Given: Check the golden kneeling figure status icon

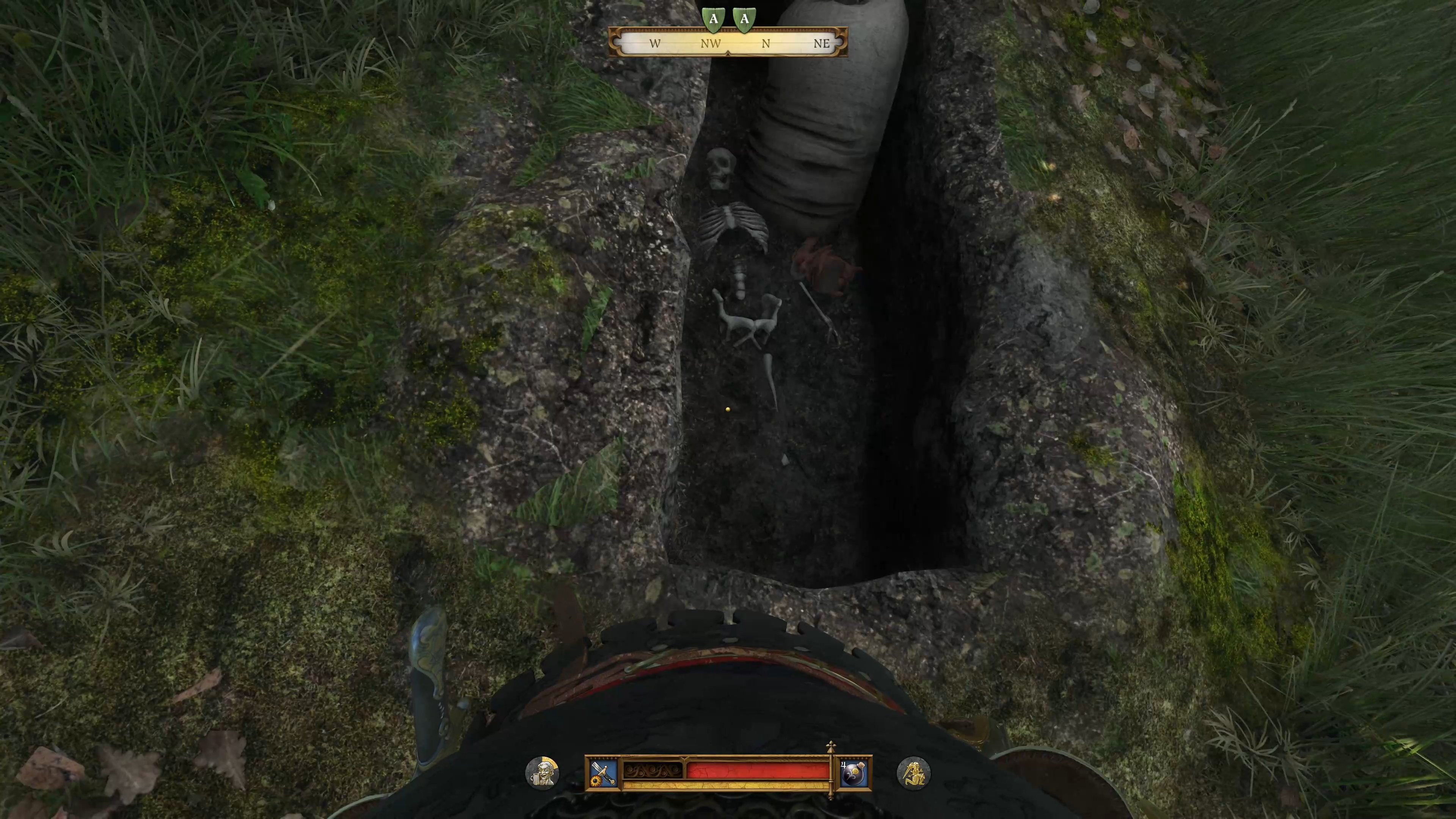Looking at the screenshot, I should pyautogui.click(x=913, y=773).
